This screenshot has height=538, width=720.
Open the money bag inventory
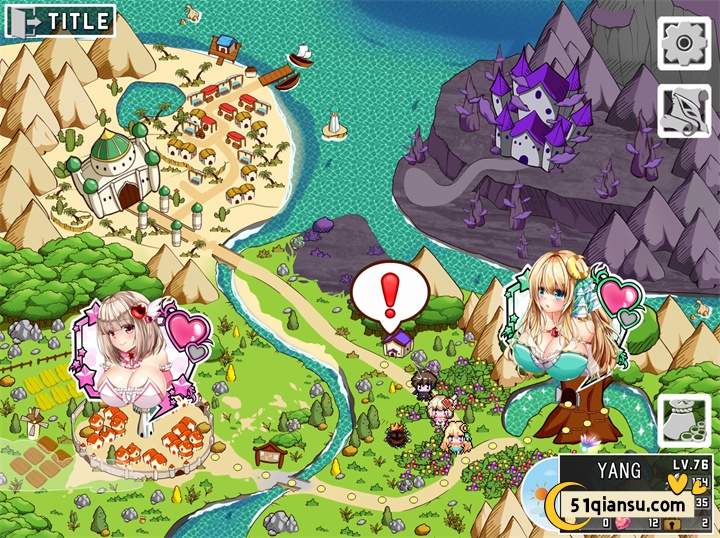[684, 421]
